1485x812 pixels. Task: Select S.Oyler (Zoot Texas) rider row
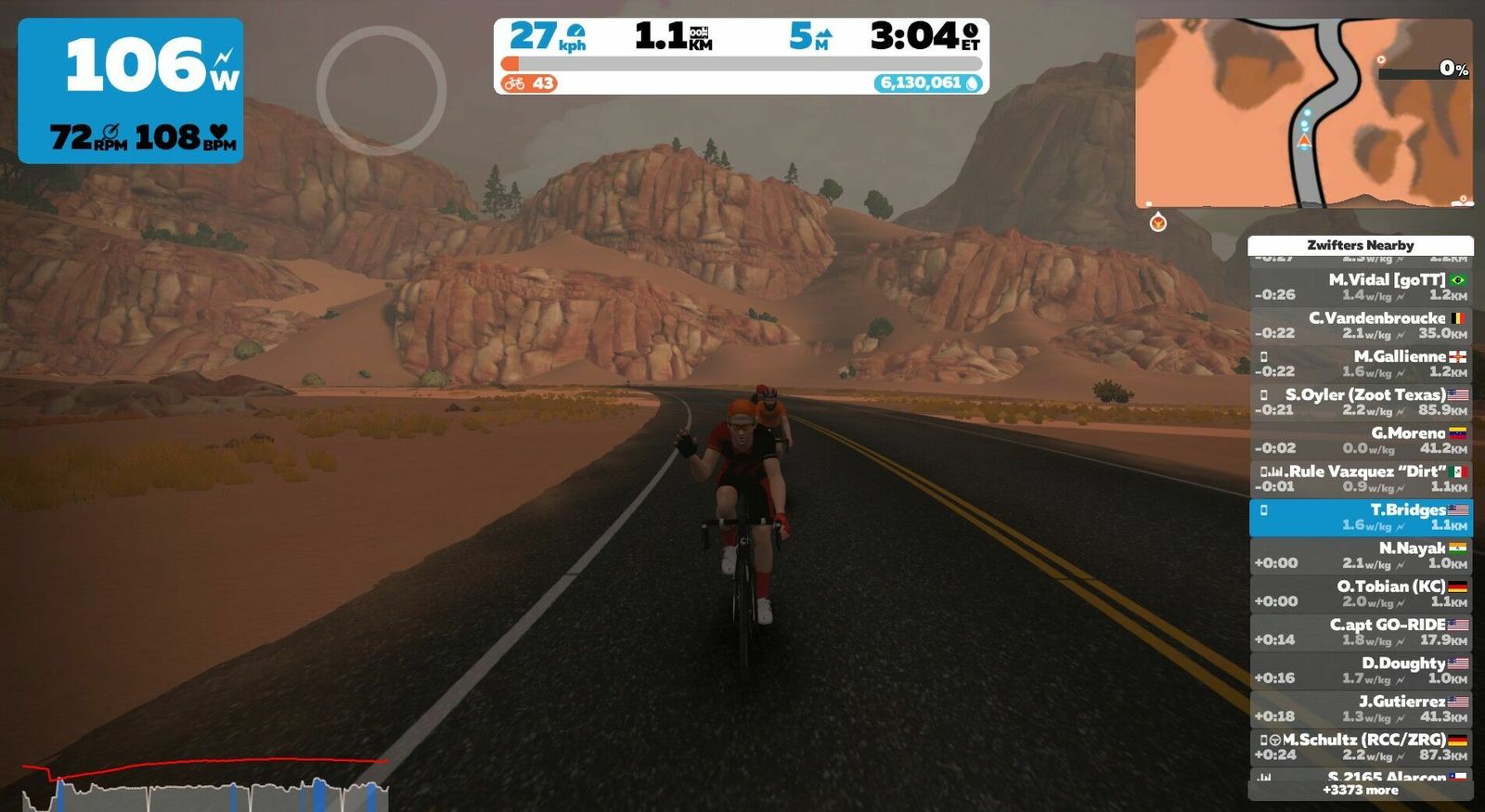click(x=1360, y=402)
